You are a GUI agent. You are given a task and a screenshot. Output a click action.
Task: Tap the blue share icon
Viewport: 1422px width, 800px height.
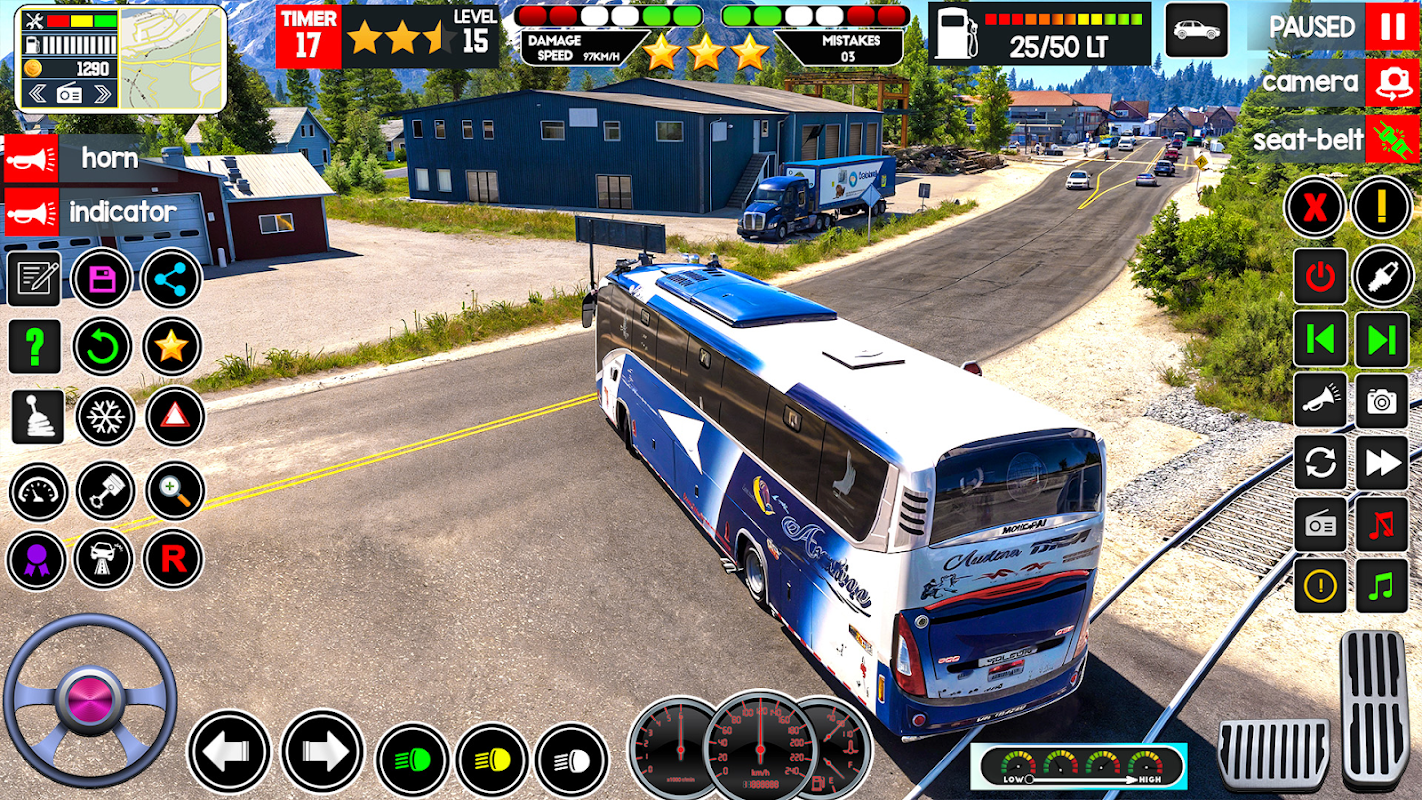171,278
